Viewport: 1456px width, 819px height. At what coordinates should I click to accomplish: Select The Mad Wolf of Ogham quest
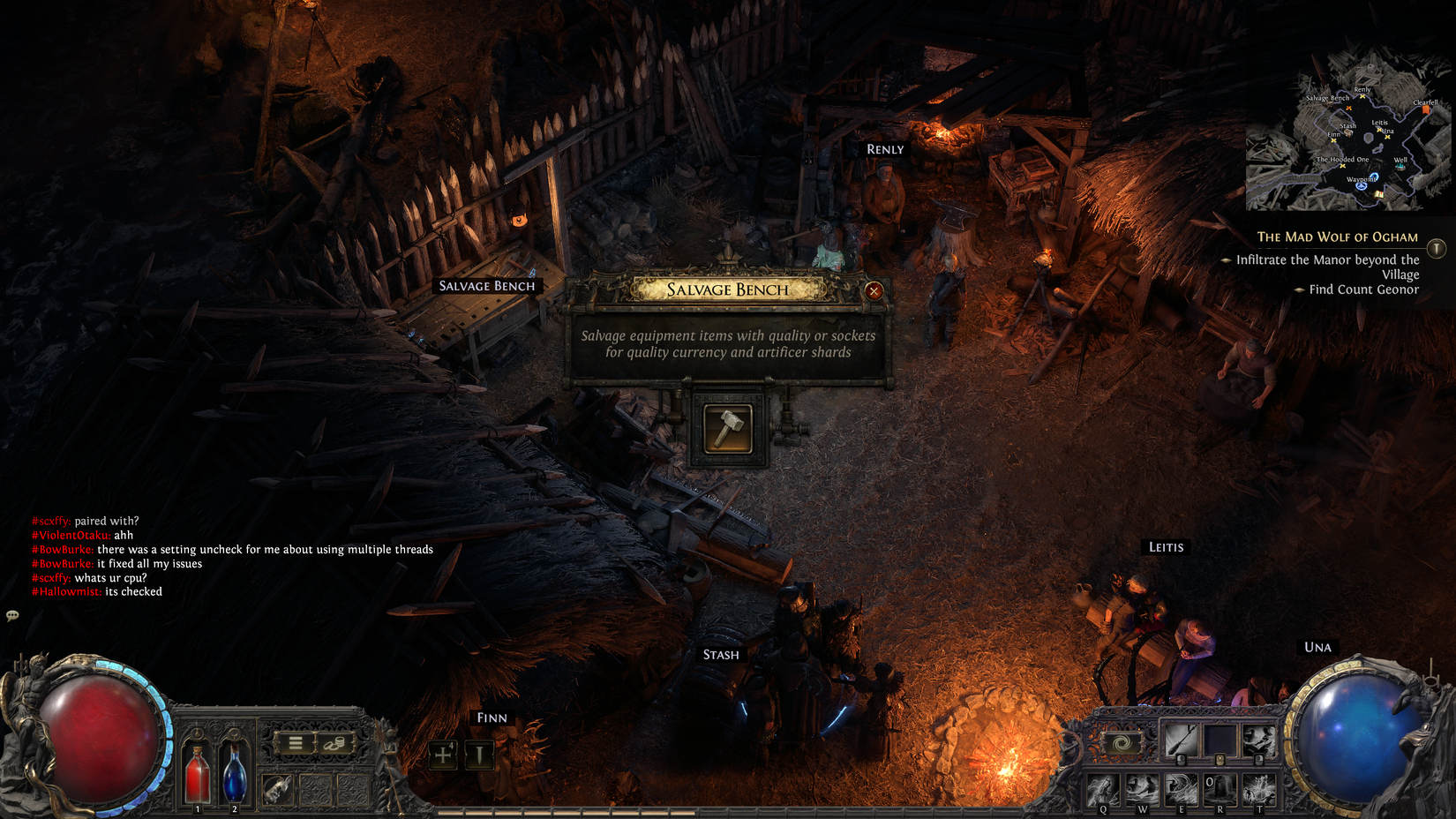pyautogui.click(x=1337, y=237)
